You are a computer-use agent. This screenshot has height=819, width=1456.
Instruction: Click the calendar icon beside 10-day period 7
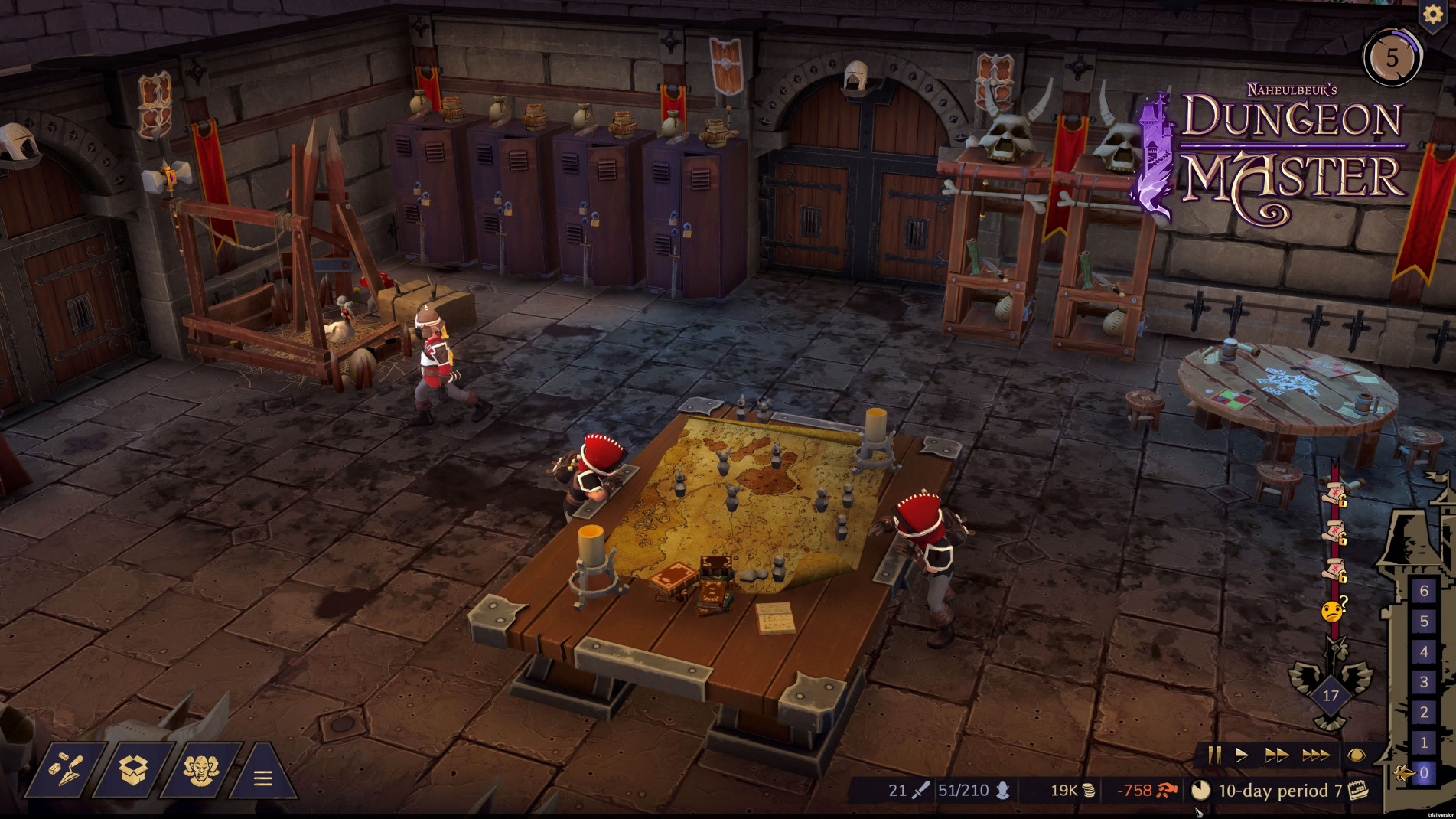(x=1359, y=792)
